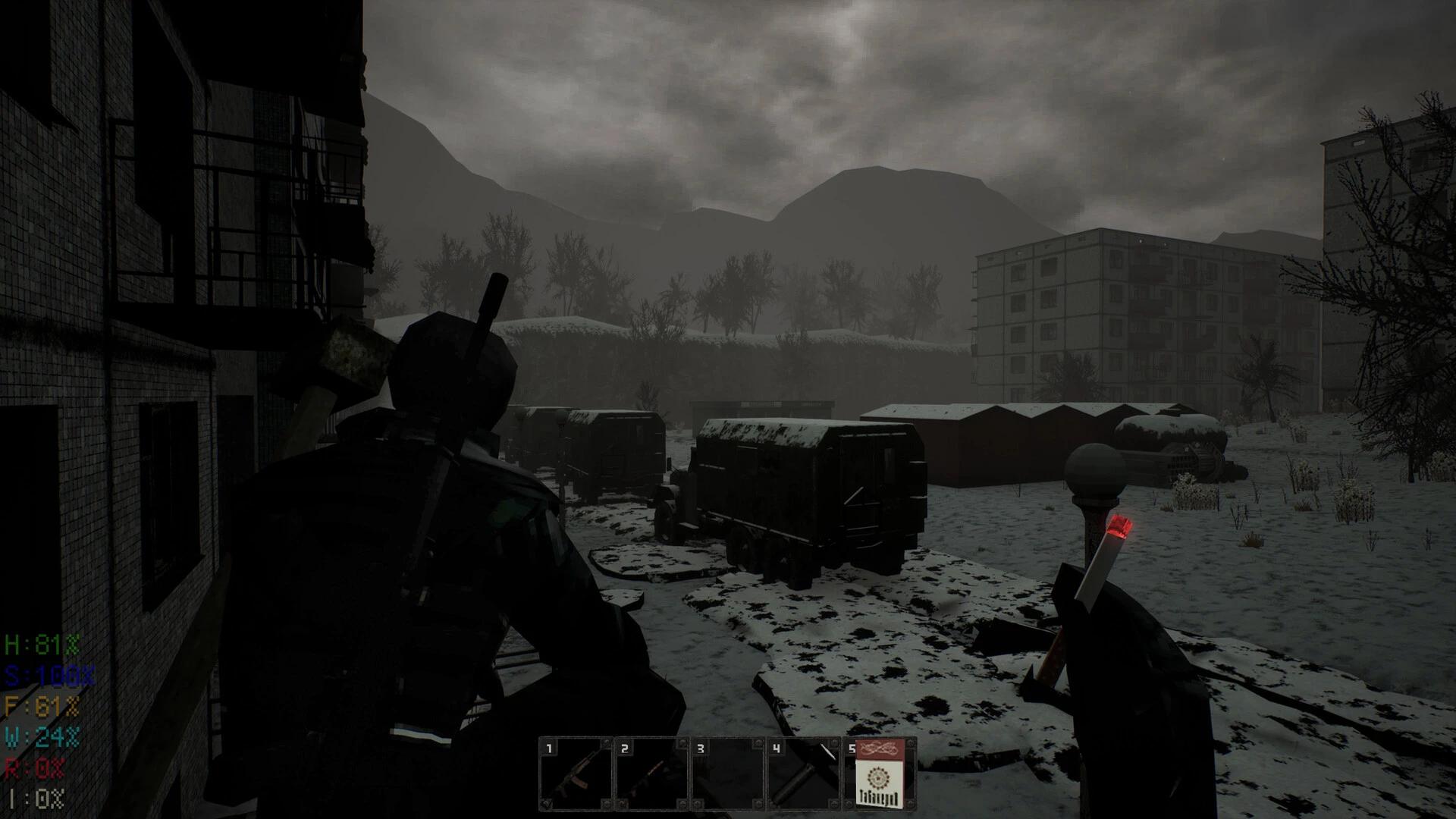
Task: Click the checkmark marker on hotbar slot 1
Action: pyautogui.click(x=548, y=804)
